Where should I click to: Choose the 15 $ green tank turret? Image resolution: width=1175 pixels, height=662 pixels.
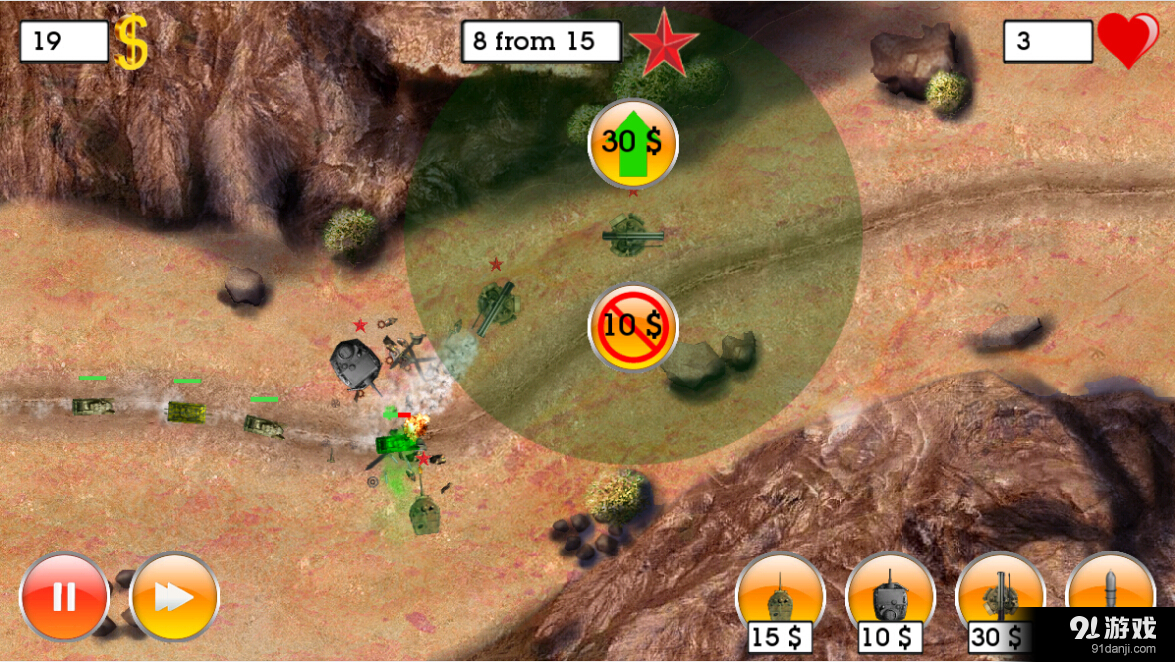point(780,598)
